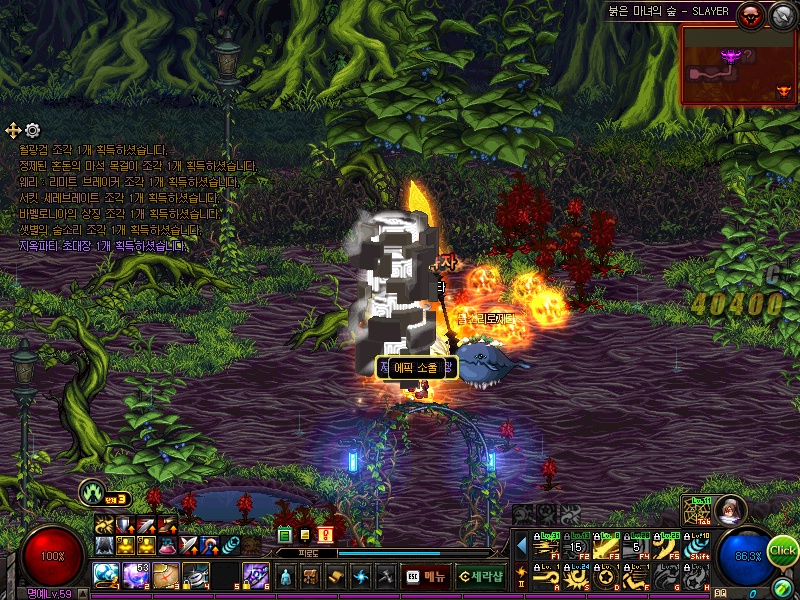
Task: Open the character info silhouette icon
Action: [x=286, y=576]
